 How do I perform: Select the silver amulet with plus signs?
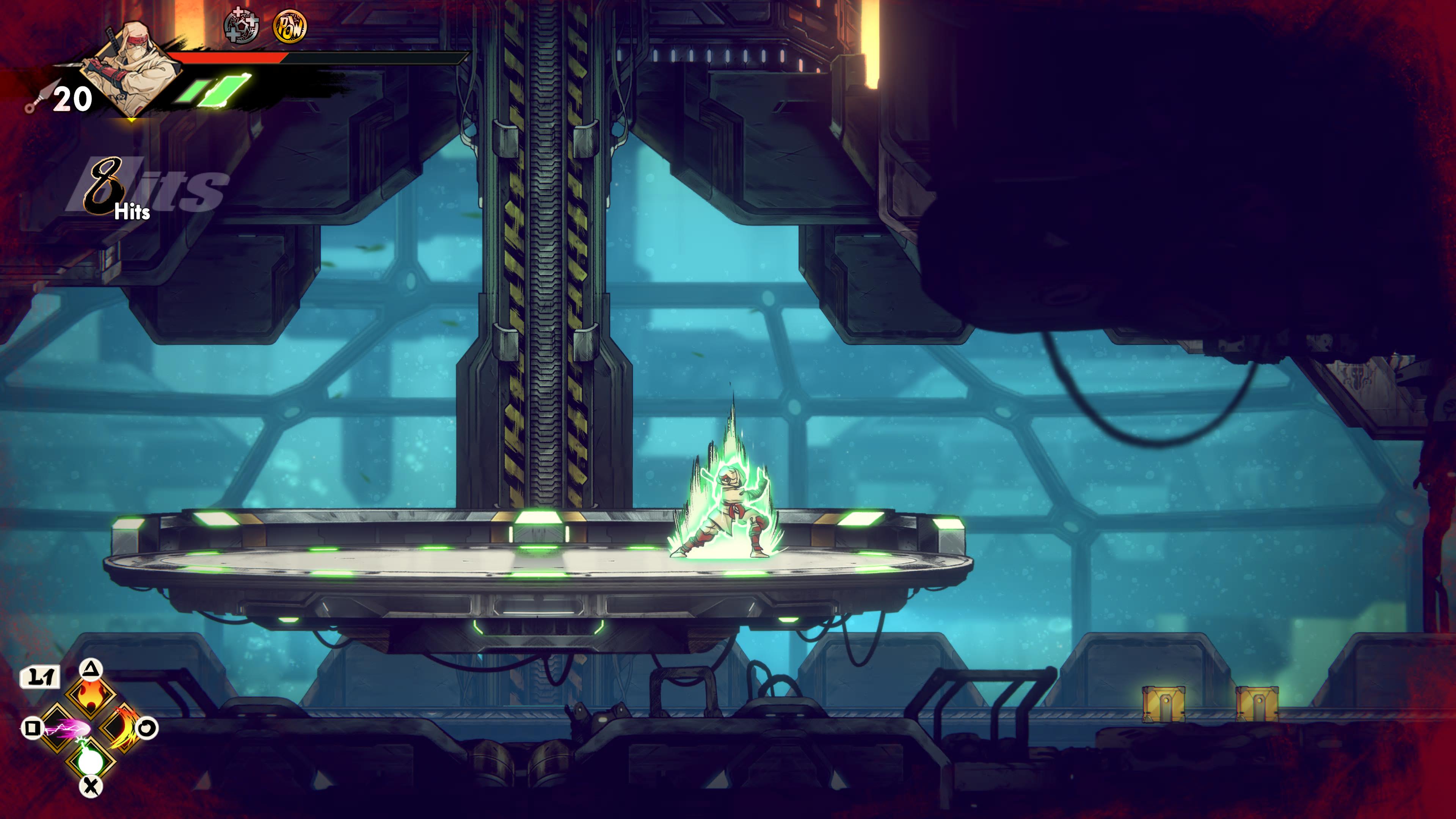242,26
